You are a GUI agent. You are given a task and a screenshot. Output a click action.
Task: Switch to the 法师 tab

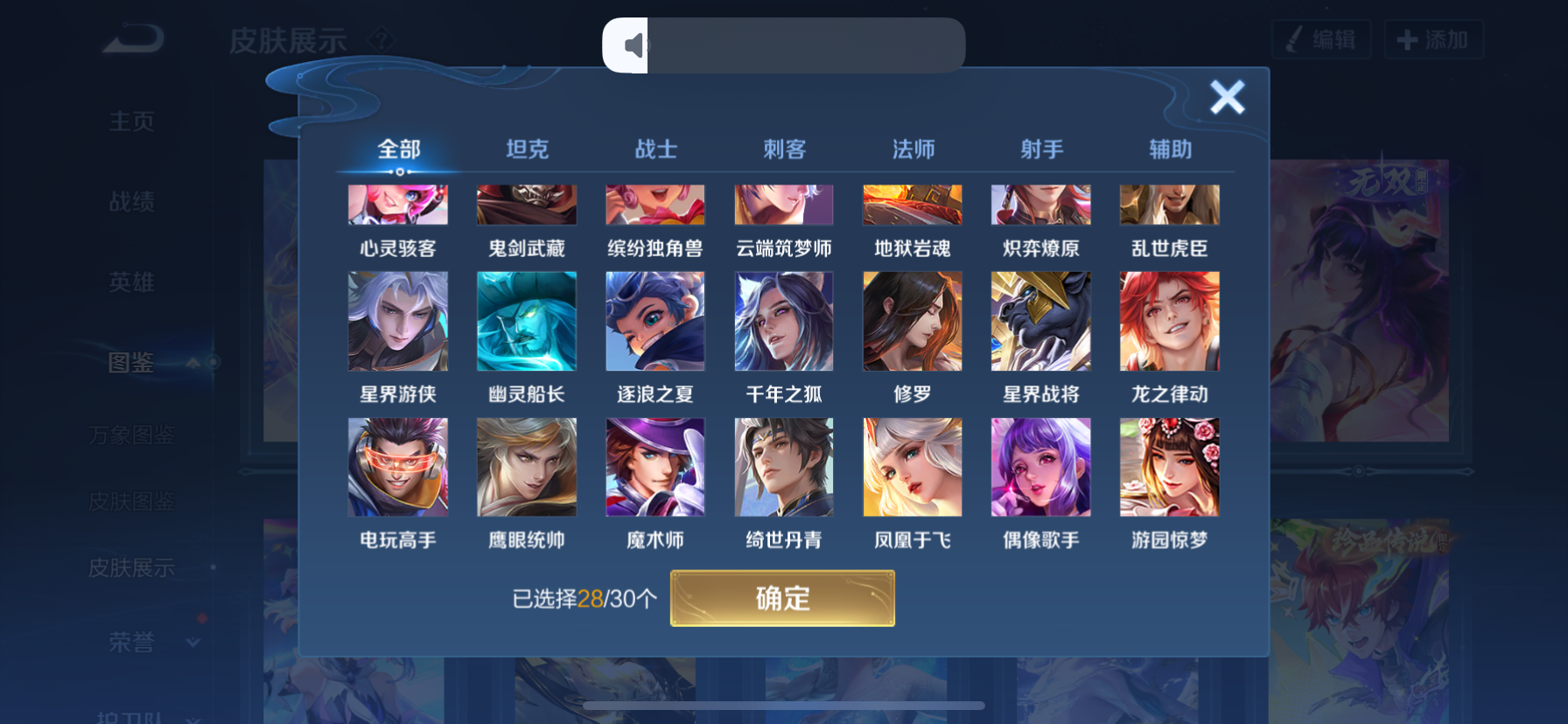912,149
